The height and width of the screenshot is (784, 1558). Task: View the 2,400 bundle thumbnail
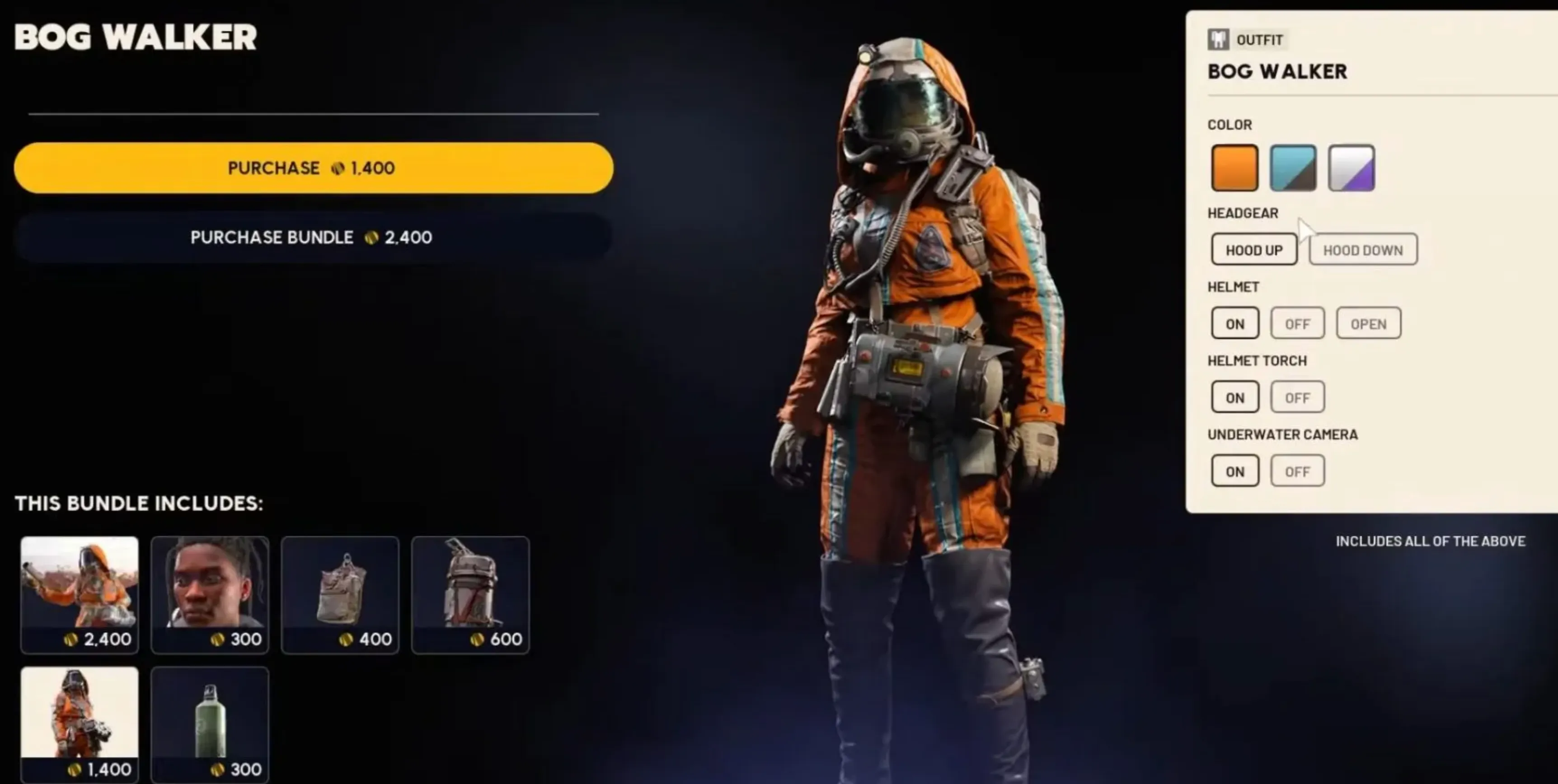[79, 594]
